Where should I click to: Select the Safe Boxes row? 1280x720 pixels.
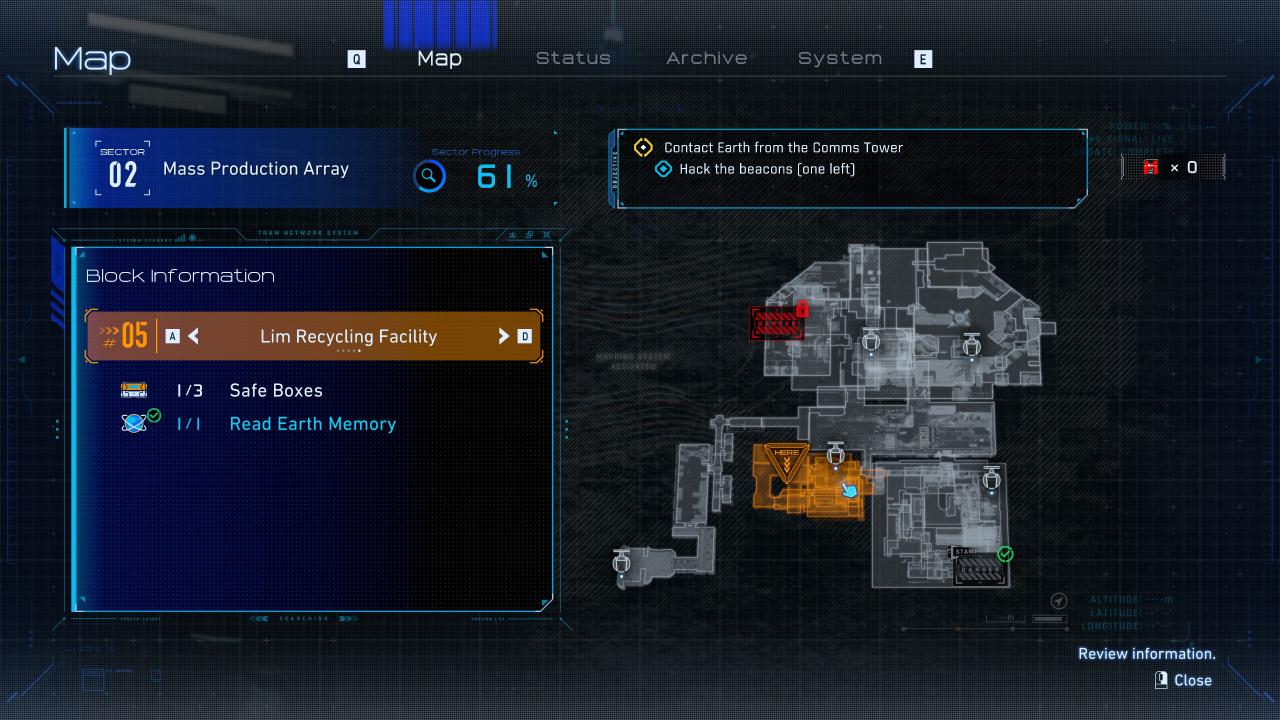pyautogui.click(x=275, y=390)
